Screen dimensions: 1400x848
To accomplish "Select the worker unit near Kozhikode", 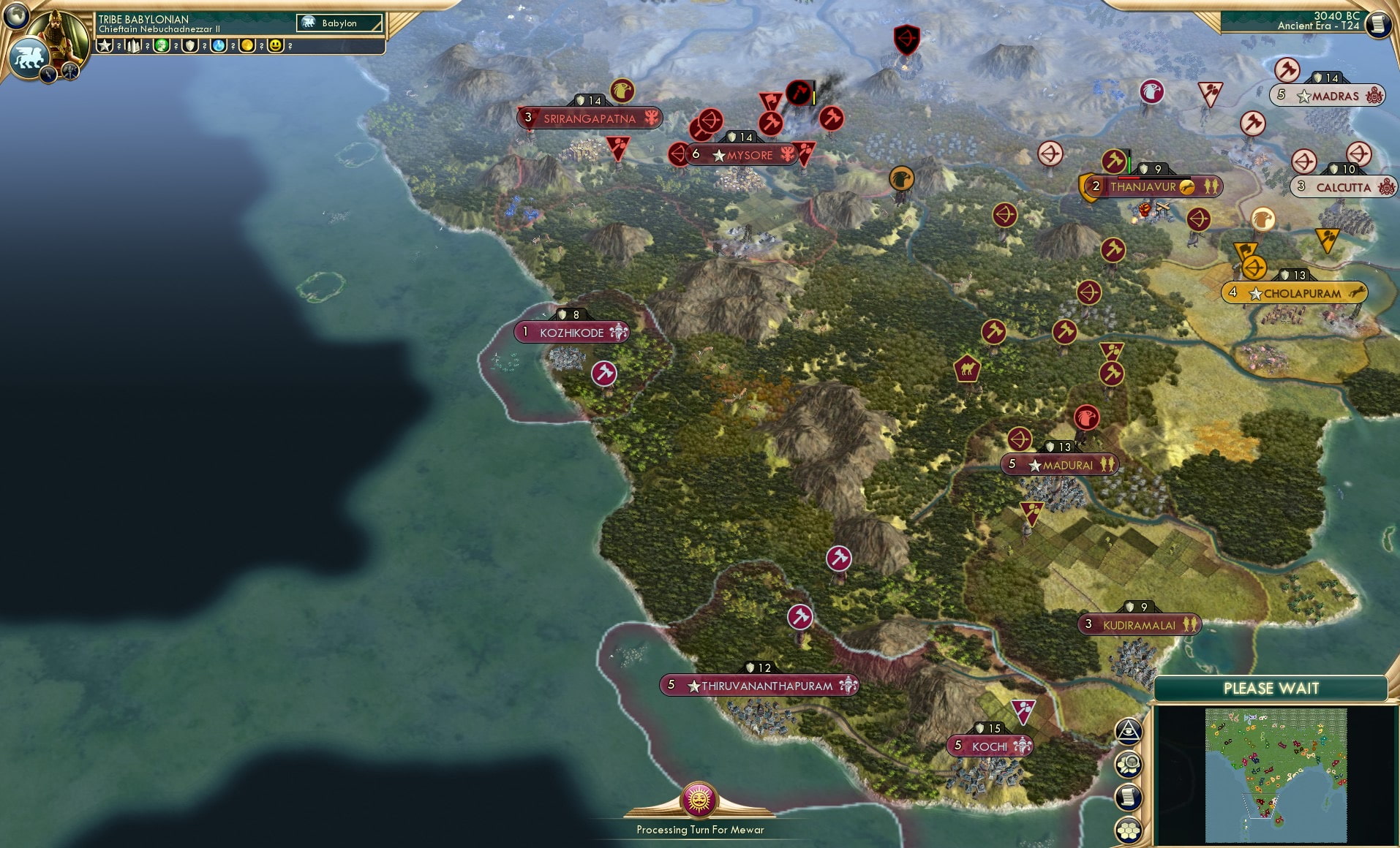I will (606, 373).
